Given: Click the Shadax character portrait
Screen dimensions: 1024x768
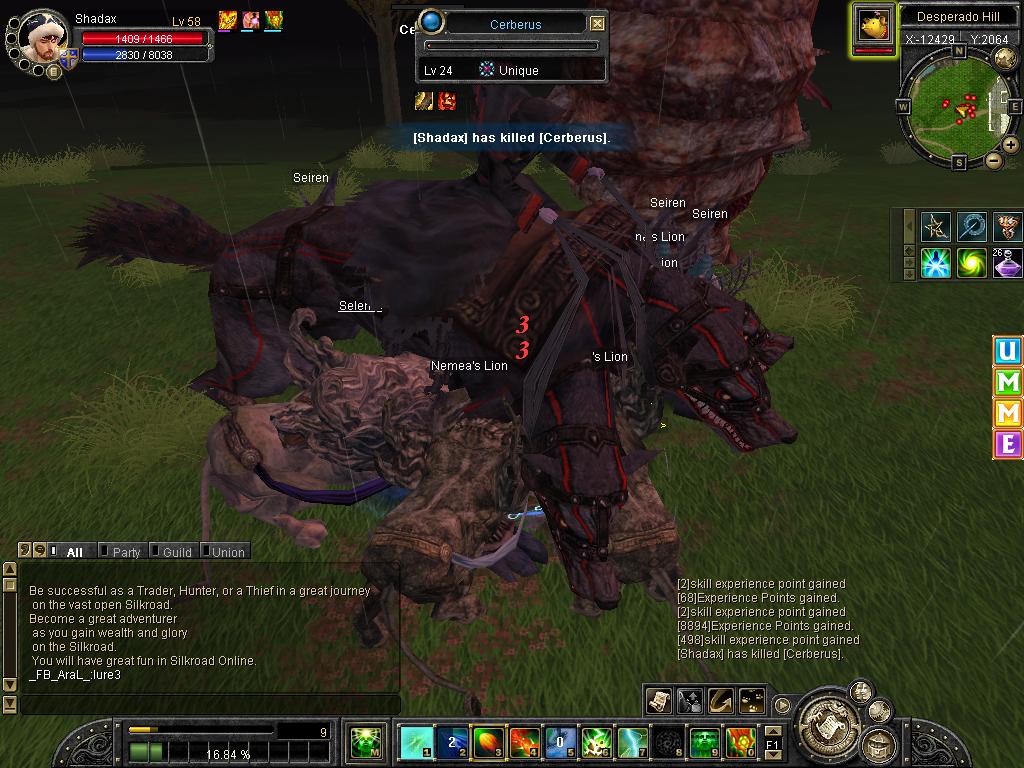Looking at the screenshot, I should (42, 37).
